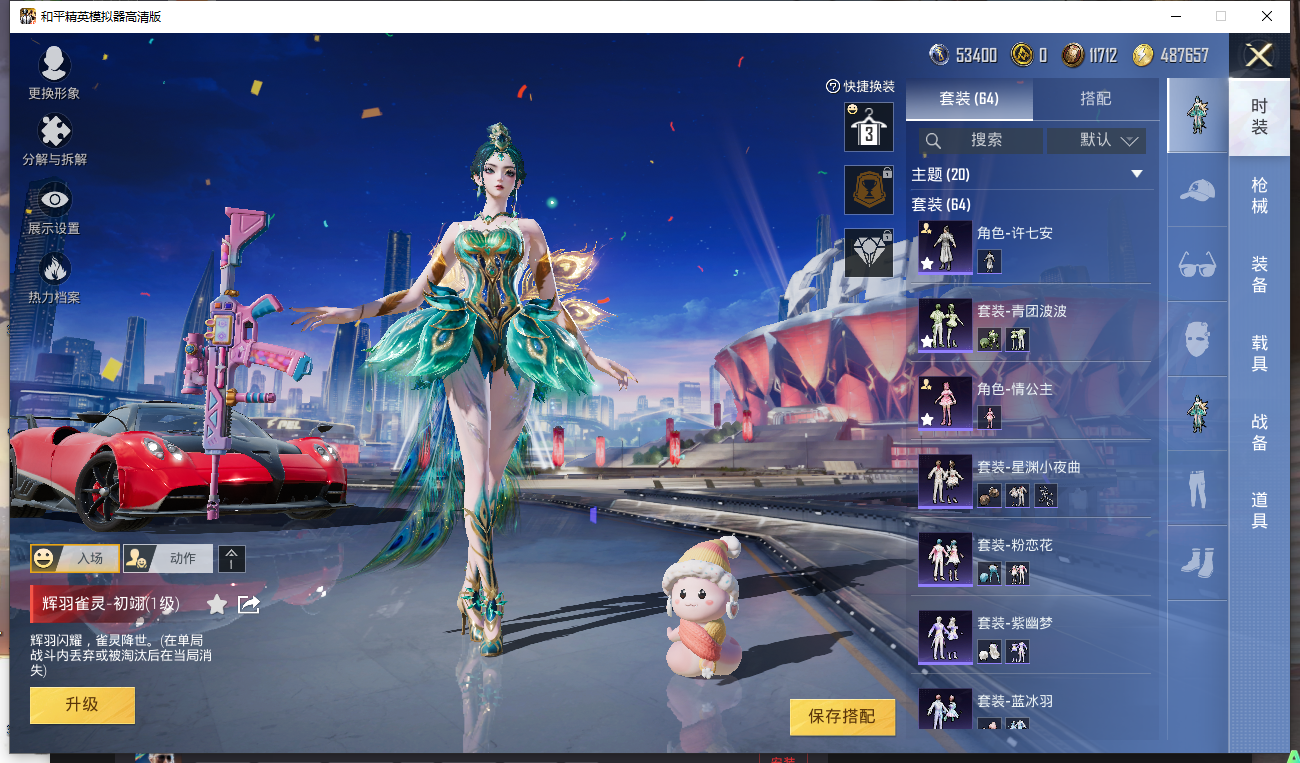Click the 搜索 search field
The width and height of the screenshot is (1300, 763).
click(x=980, y=140)
